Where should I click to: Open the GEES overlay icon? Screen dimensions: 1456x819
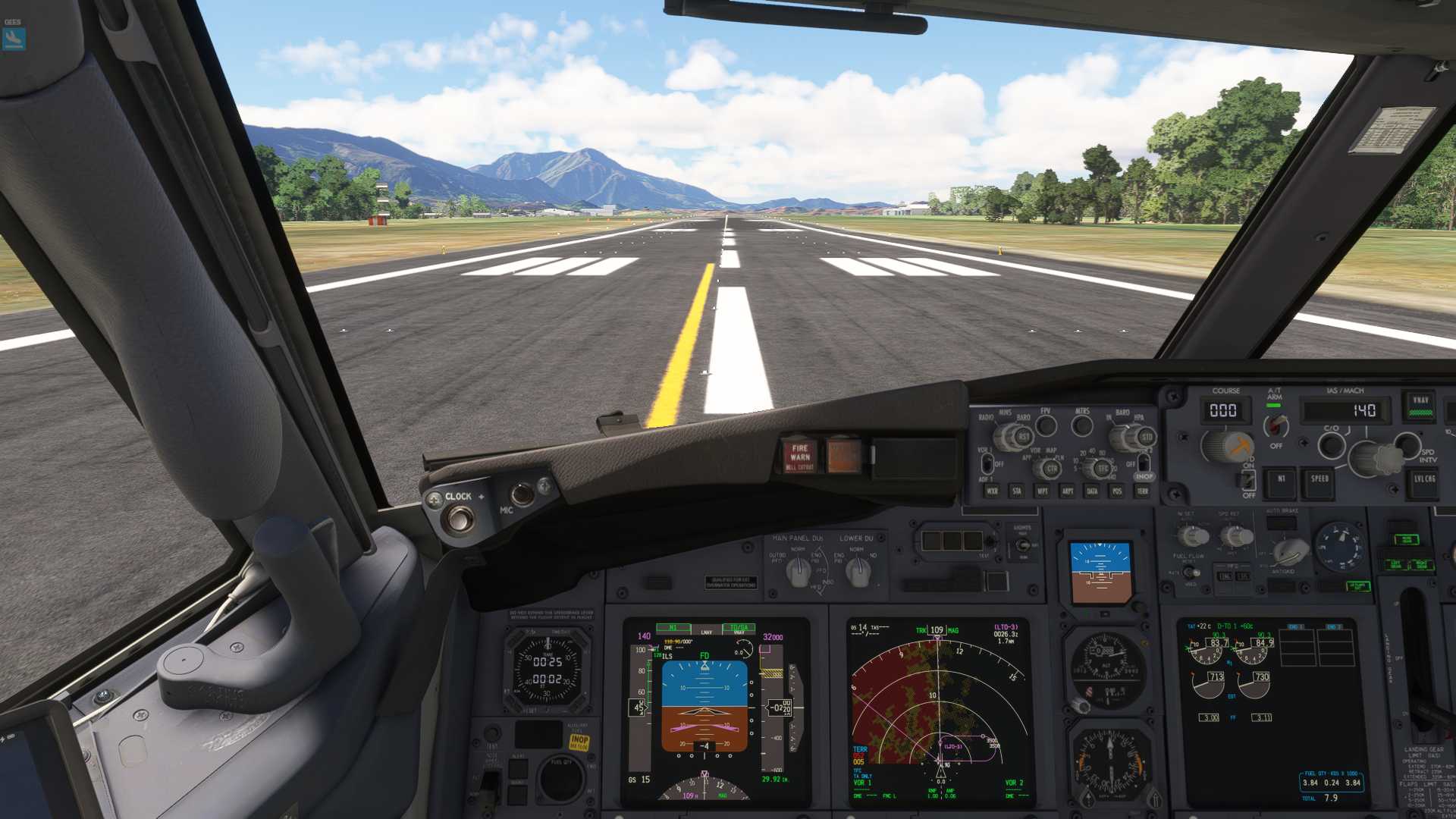tap(14, 38)
